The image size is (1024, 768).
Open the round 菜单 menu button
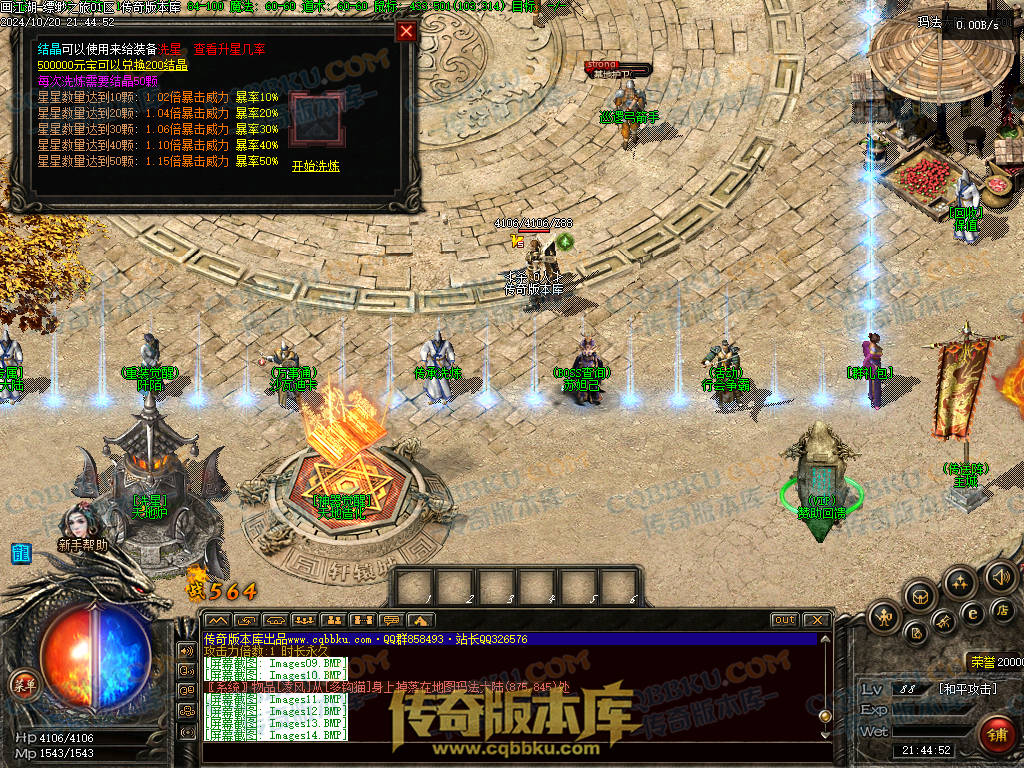(22, 684)
